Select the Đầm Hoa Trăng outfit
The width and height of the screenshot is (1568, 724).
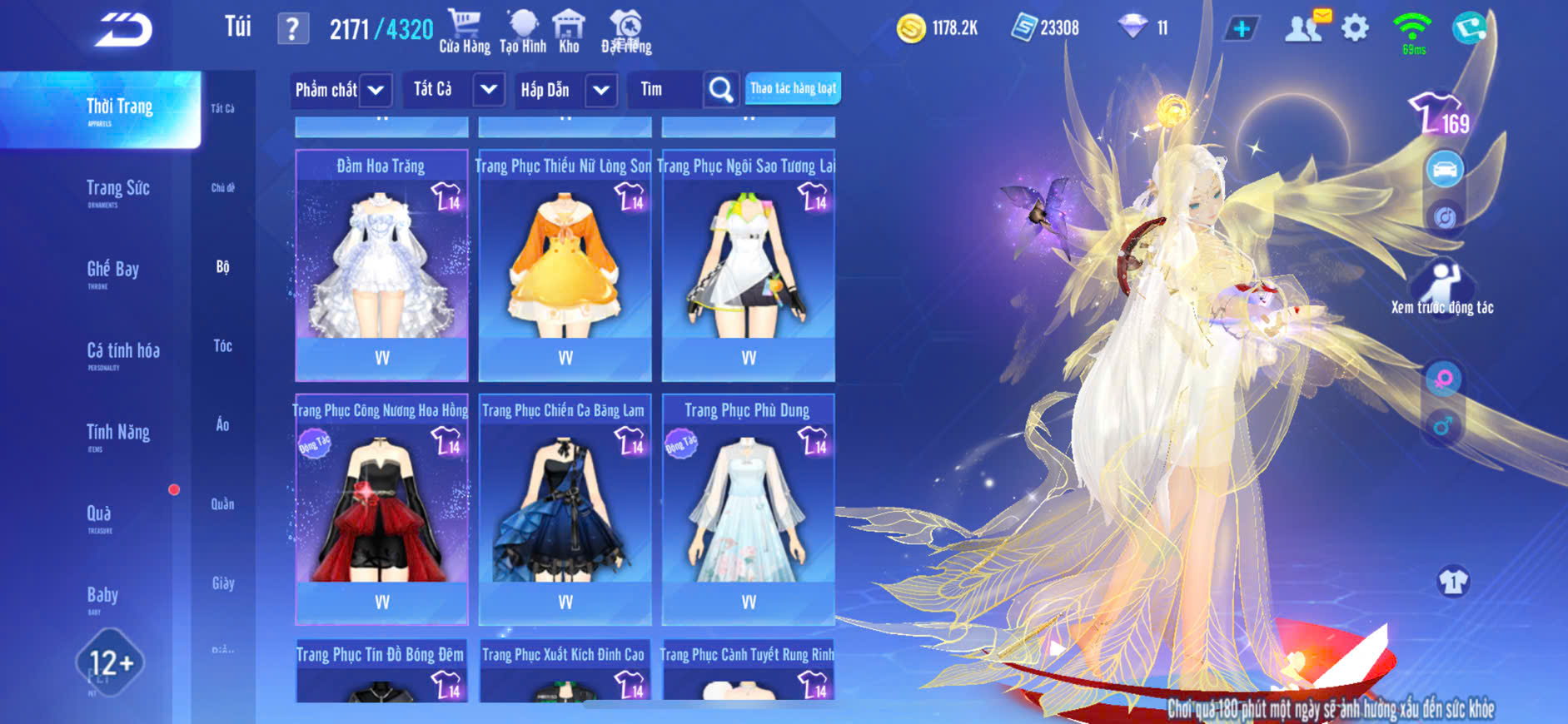click(381, 265)
